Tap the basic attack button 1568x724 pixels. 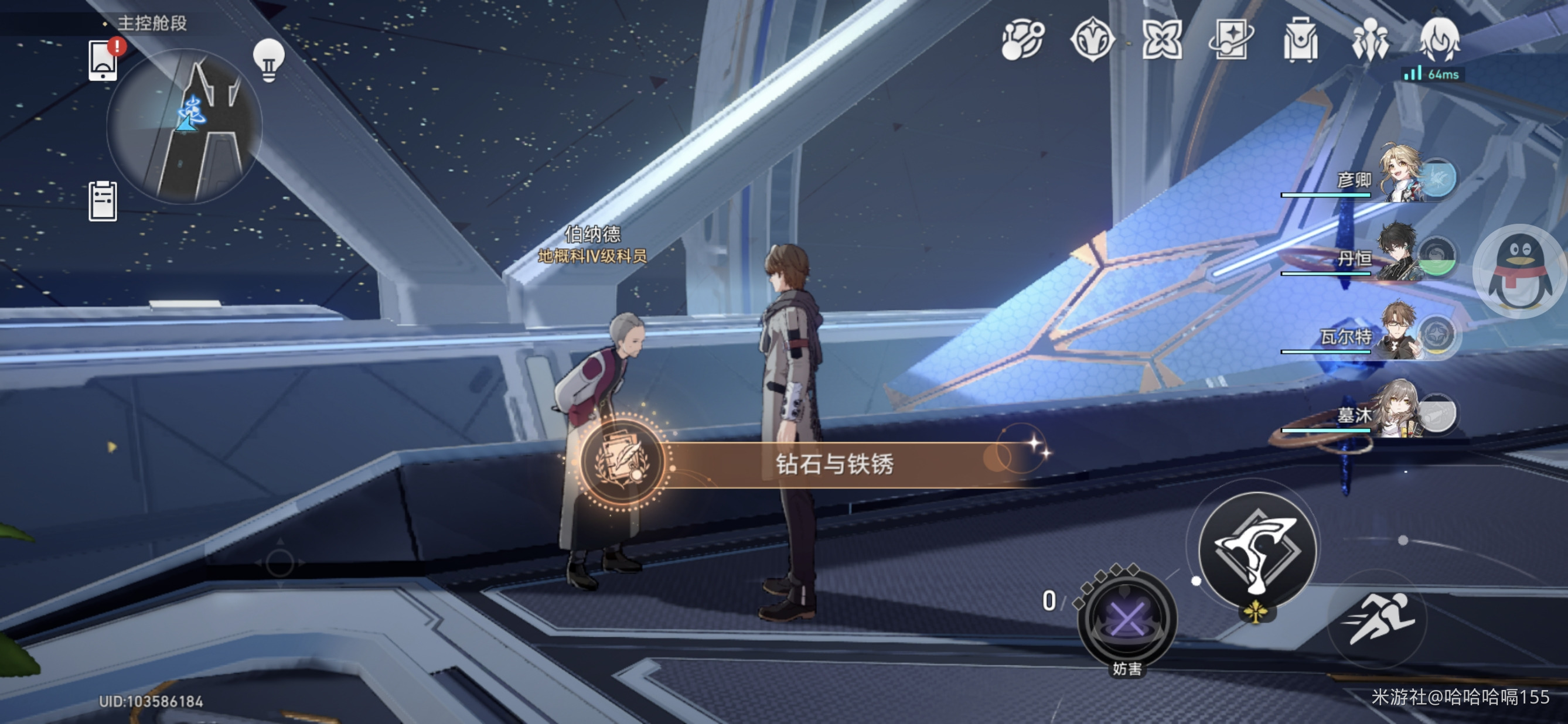(x=1256, y=551)
